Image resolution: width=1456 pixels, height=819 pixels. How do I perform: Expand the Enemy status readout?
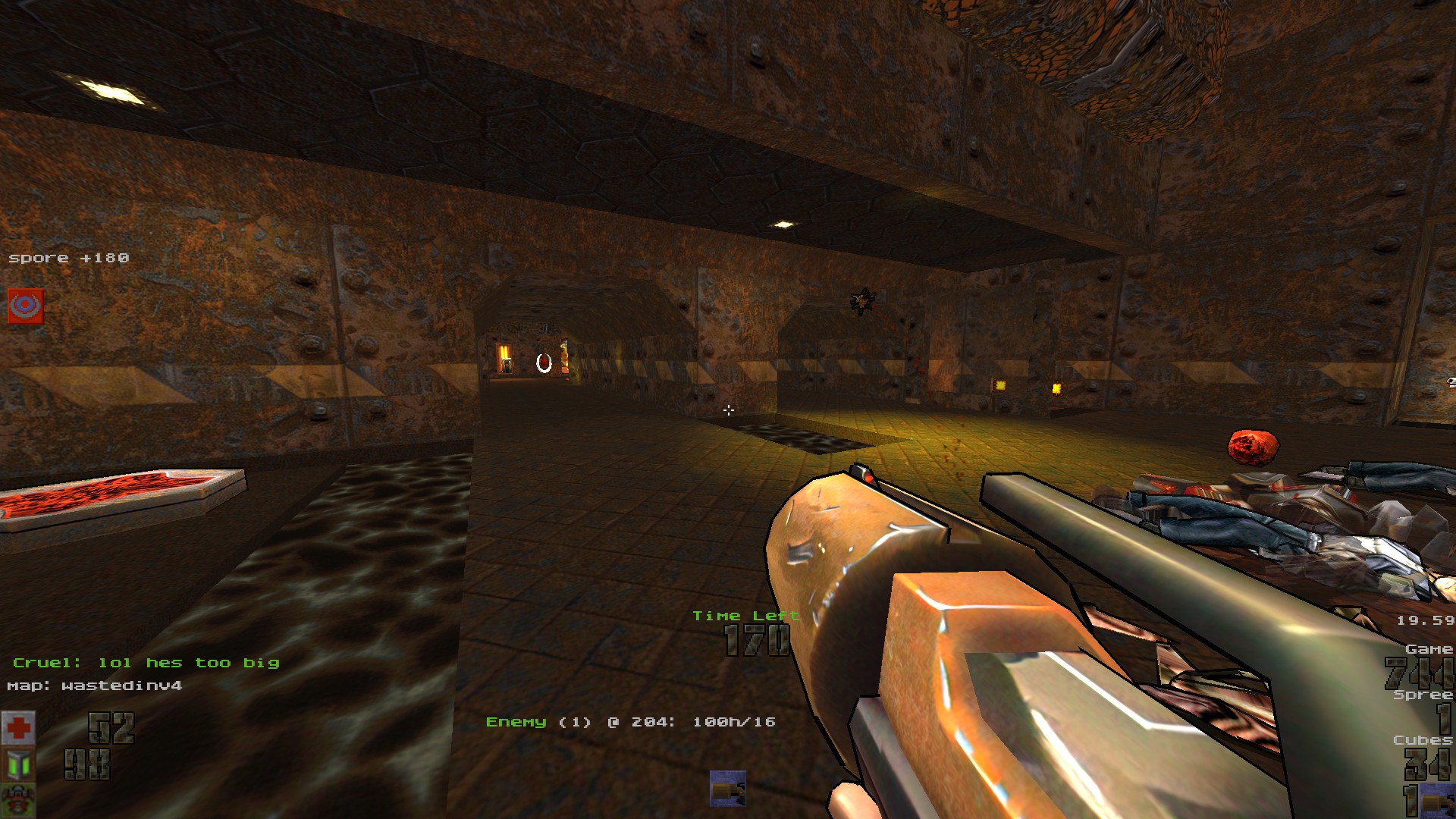(631, 723)
